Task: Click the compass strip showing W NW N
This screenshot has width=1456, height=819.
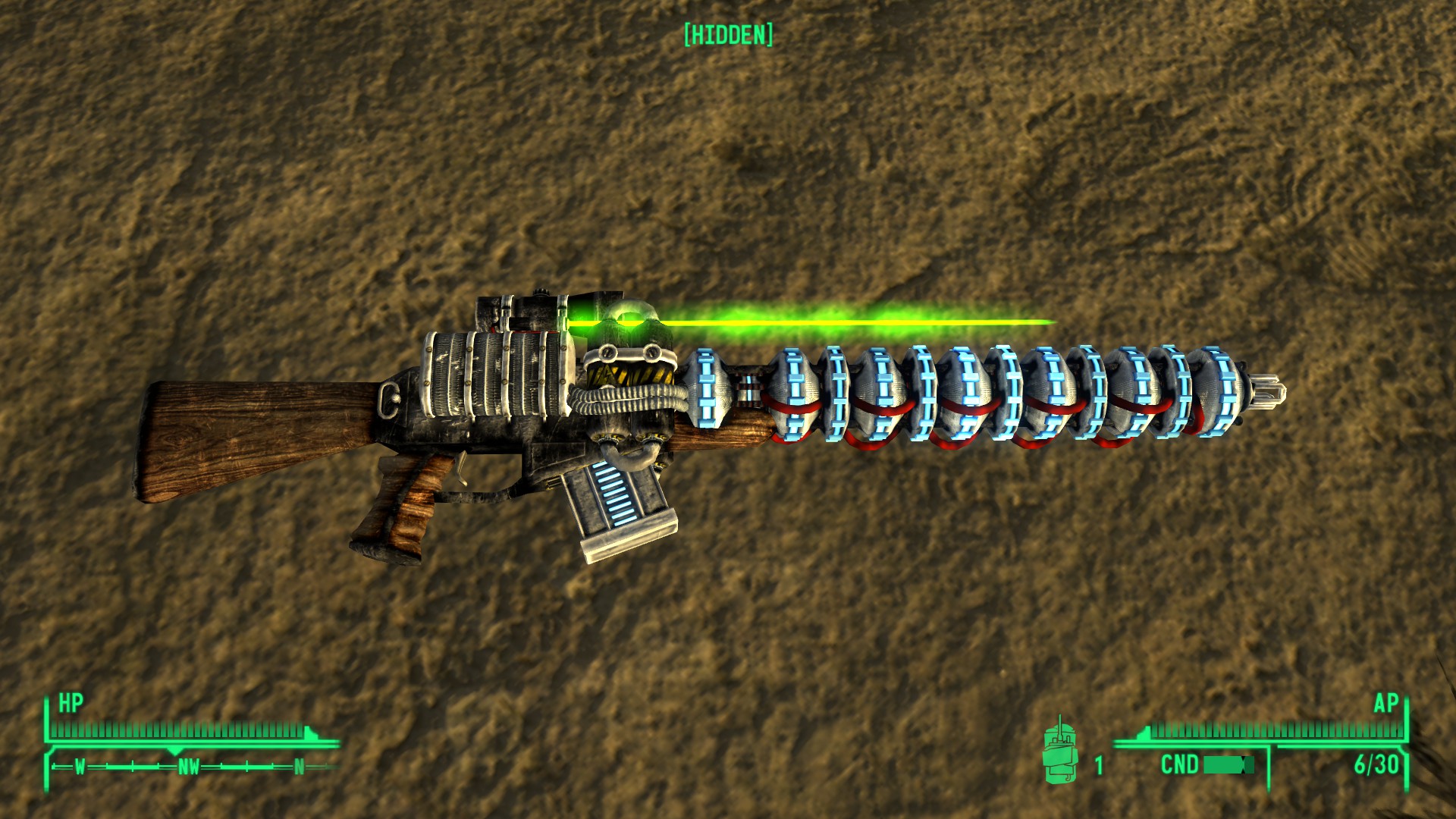Action: point(190,767)
